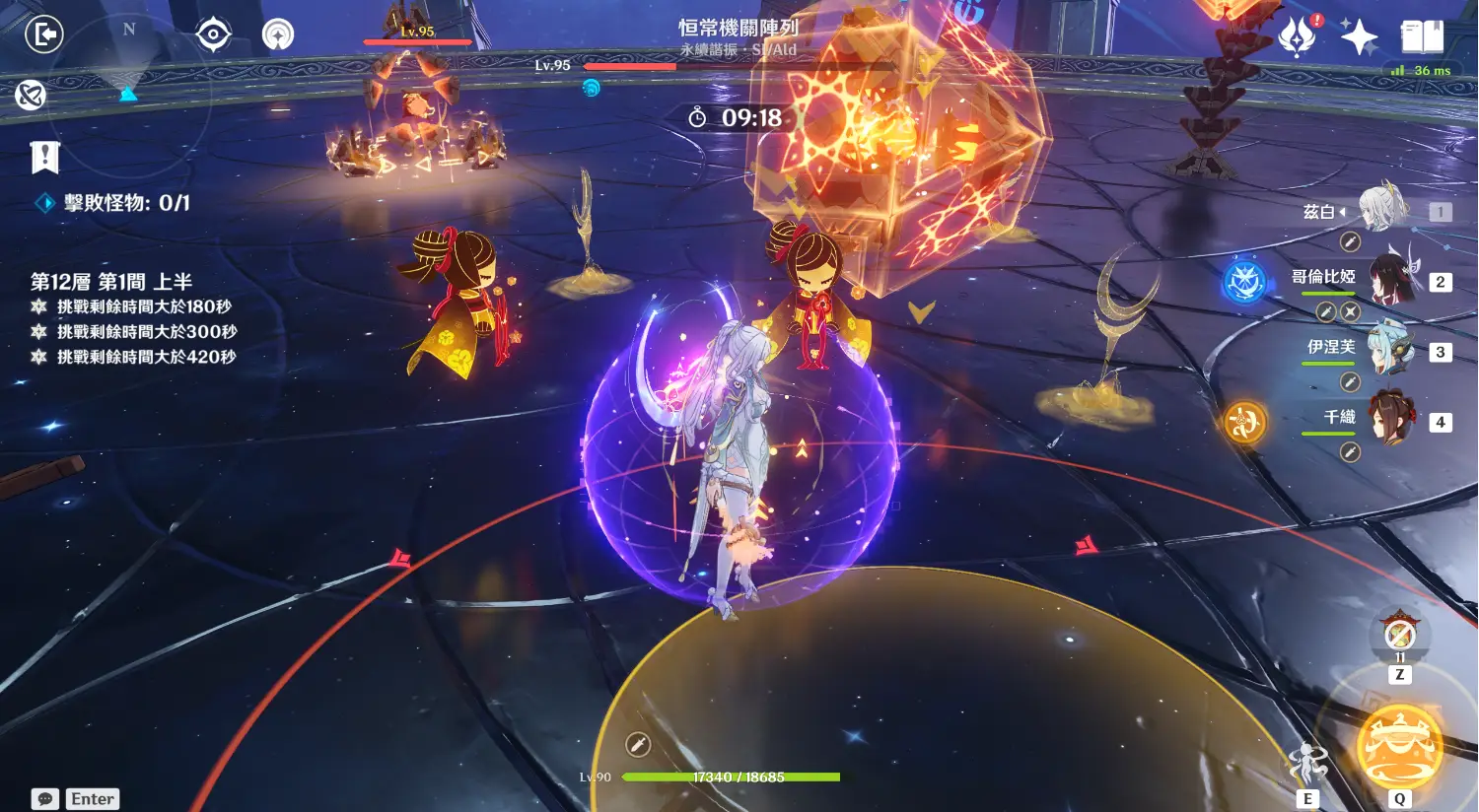Image resolution: width=1479 pixels, height=812 pixels.
Task: Switch to party member 千織
Action: tap(1391, 419)
